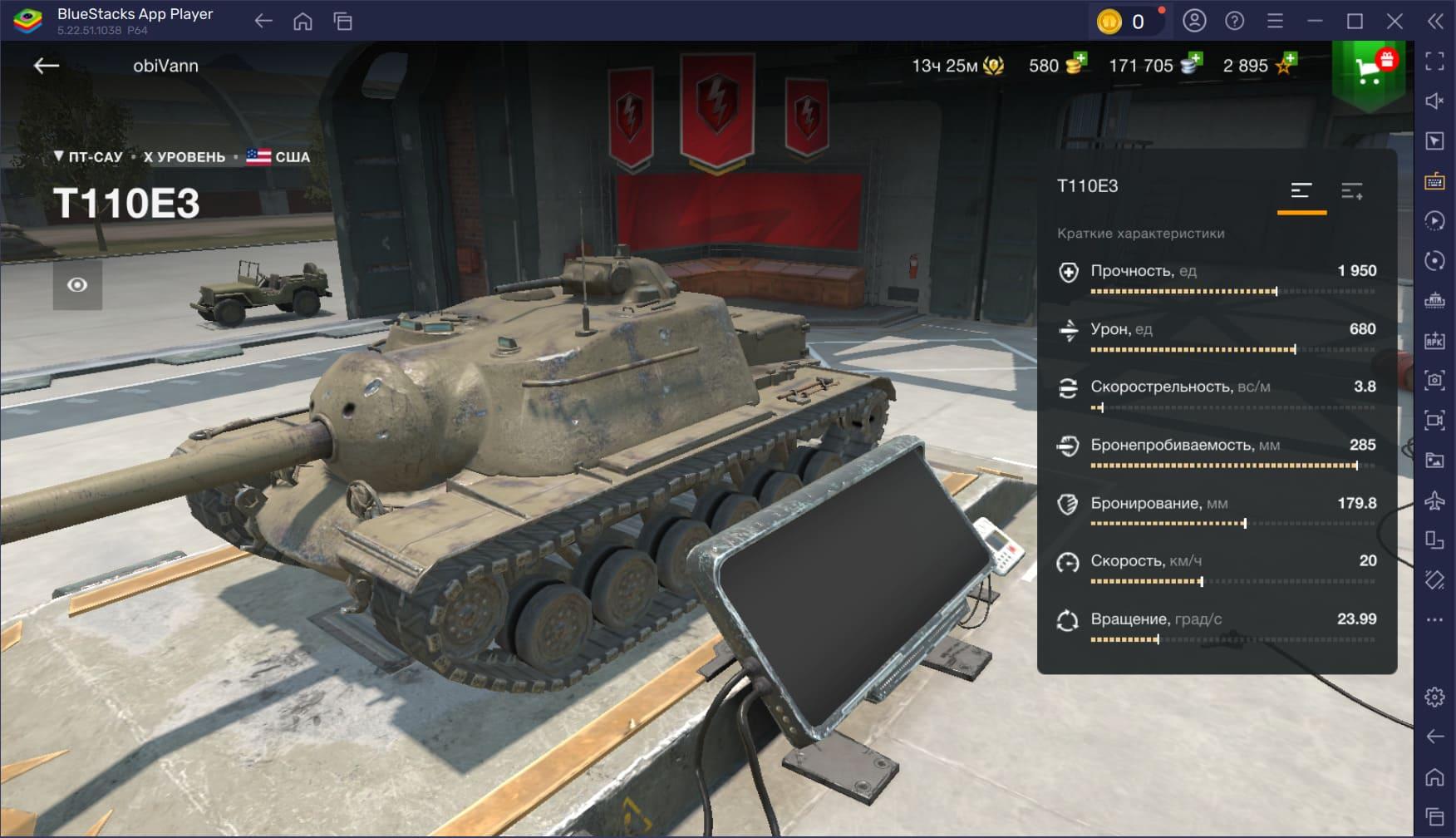Add free experience via the 2 895 counter

1258,66
